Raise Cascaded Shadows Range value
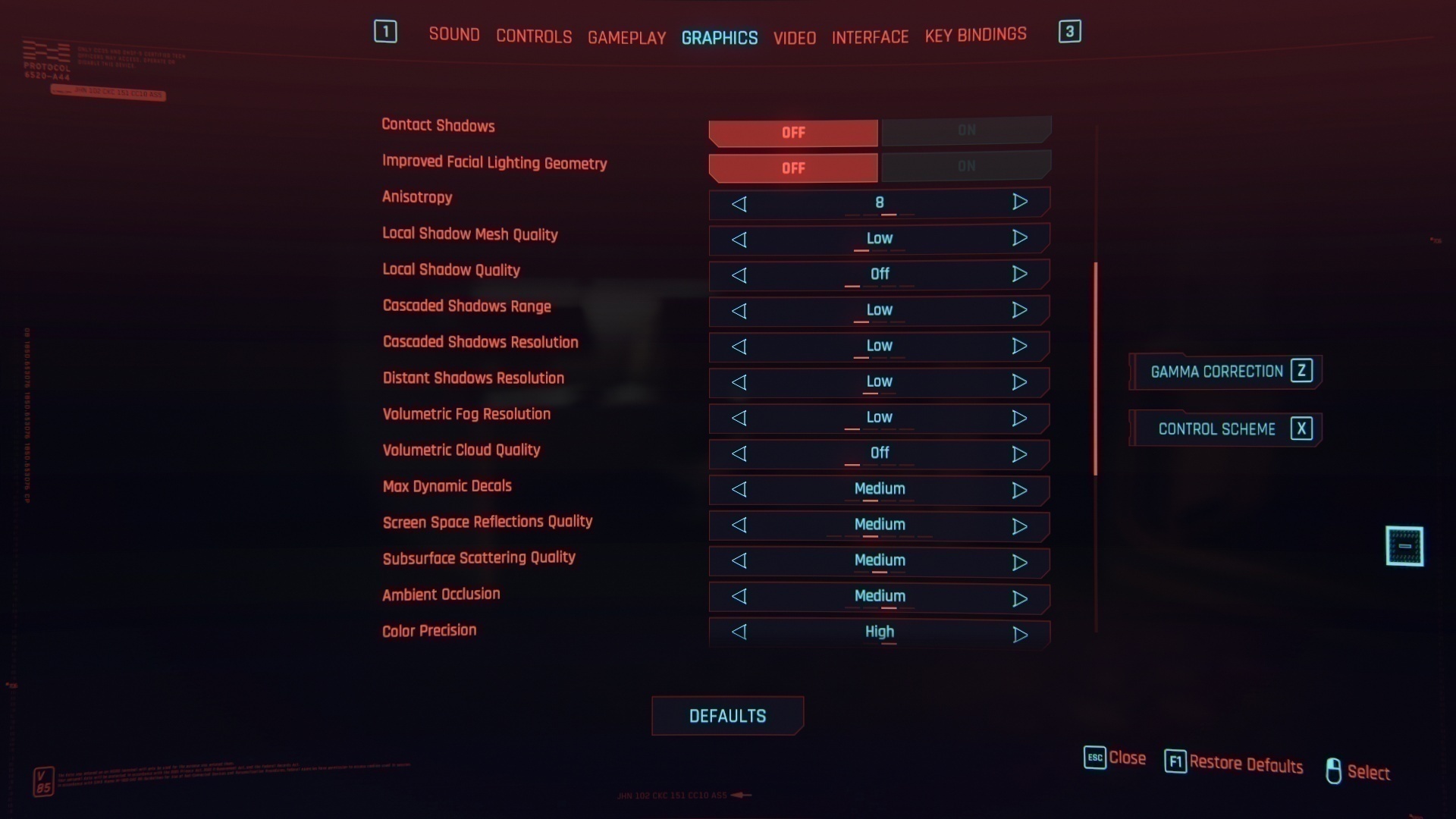Image resolution: width=1456 pixels, height=819 pixels. click(x=1019, y=310)
